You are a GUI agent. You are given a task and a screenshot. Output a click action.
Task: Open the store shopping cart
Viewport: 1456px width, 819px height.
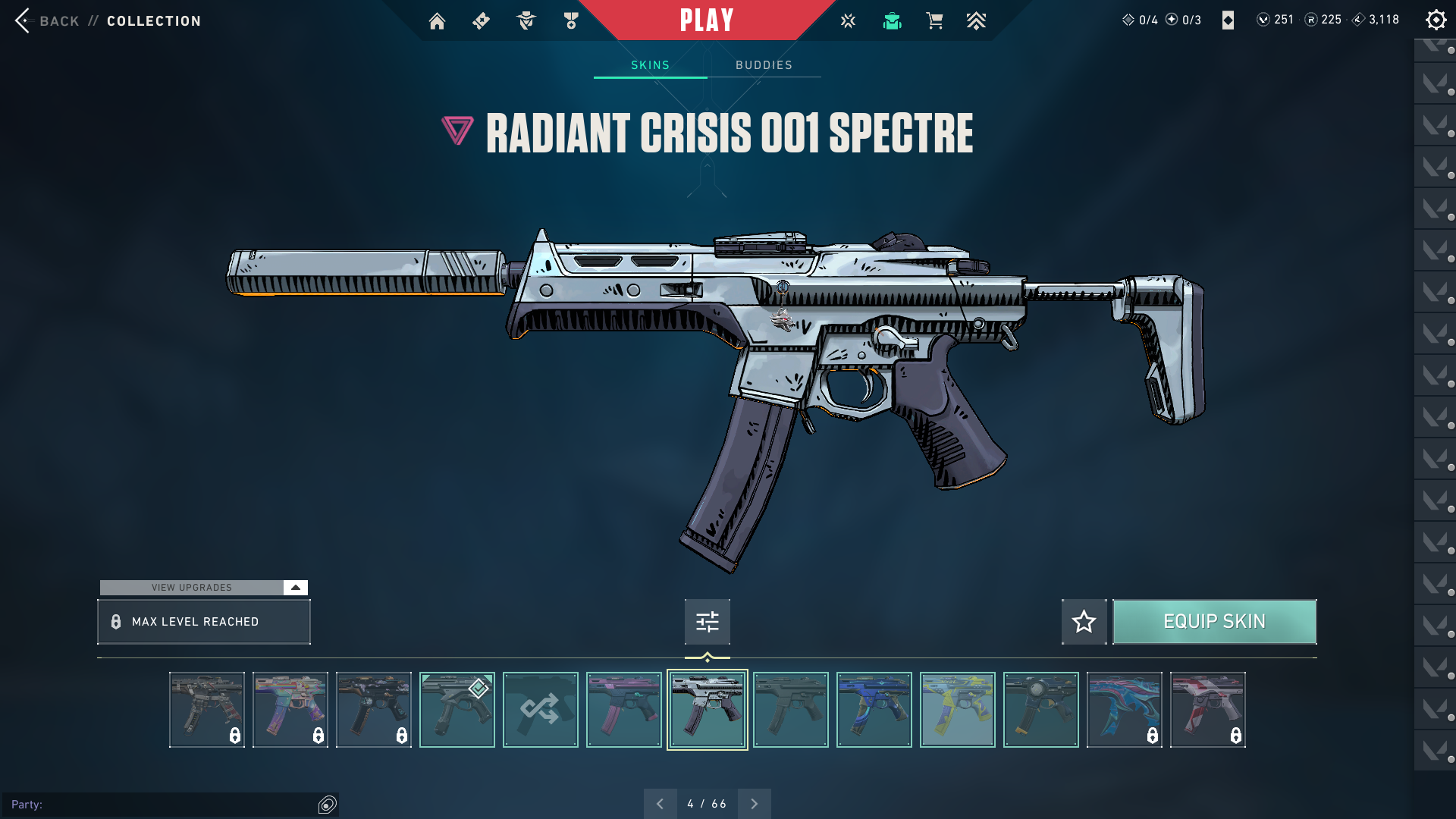(934, 21)
